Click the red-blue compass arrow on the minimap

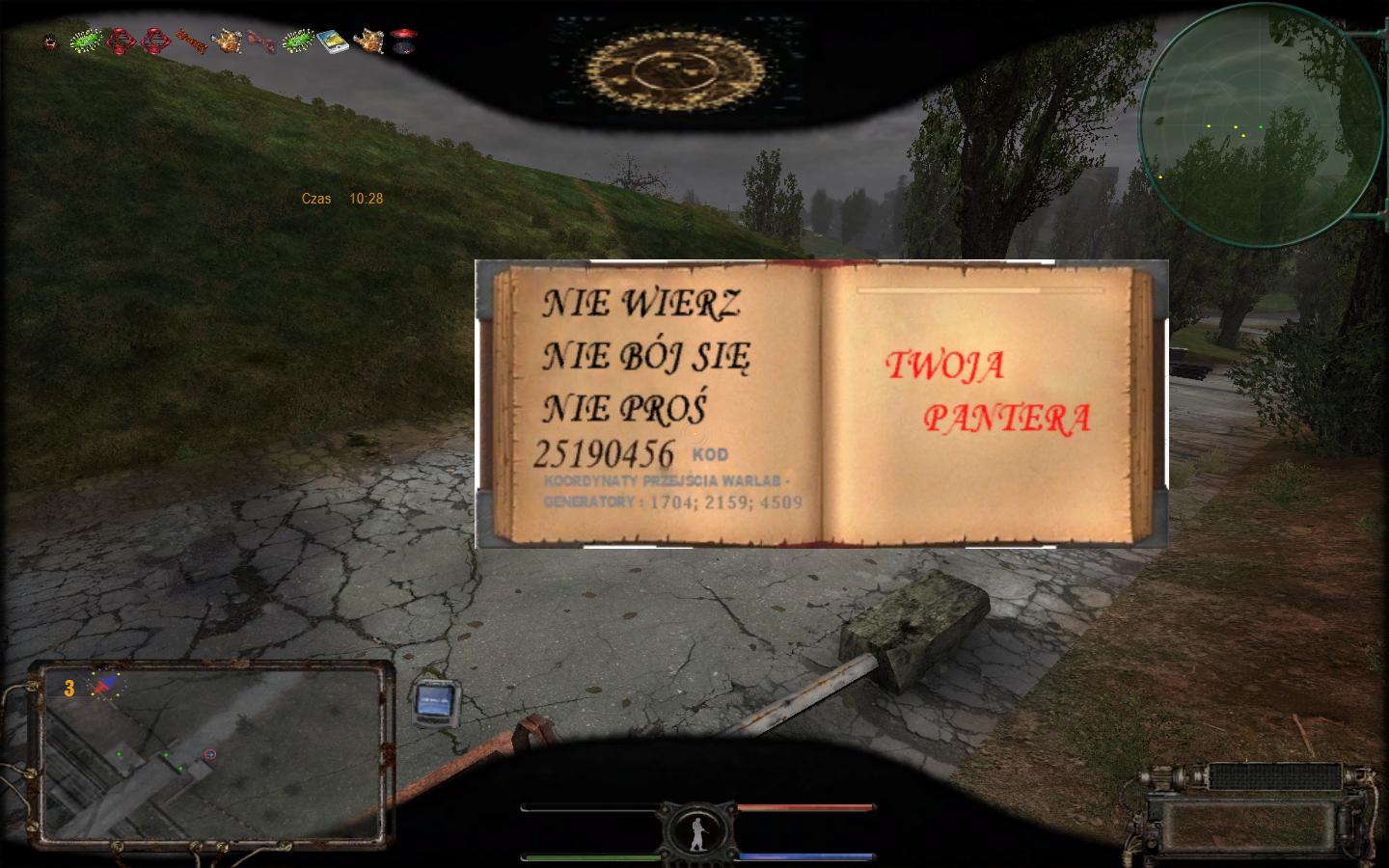(101, 686)
